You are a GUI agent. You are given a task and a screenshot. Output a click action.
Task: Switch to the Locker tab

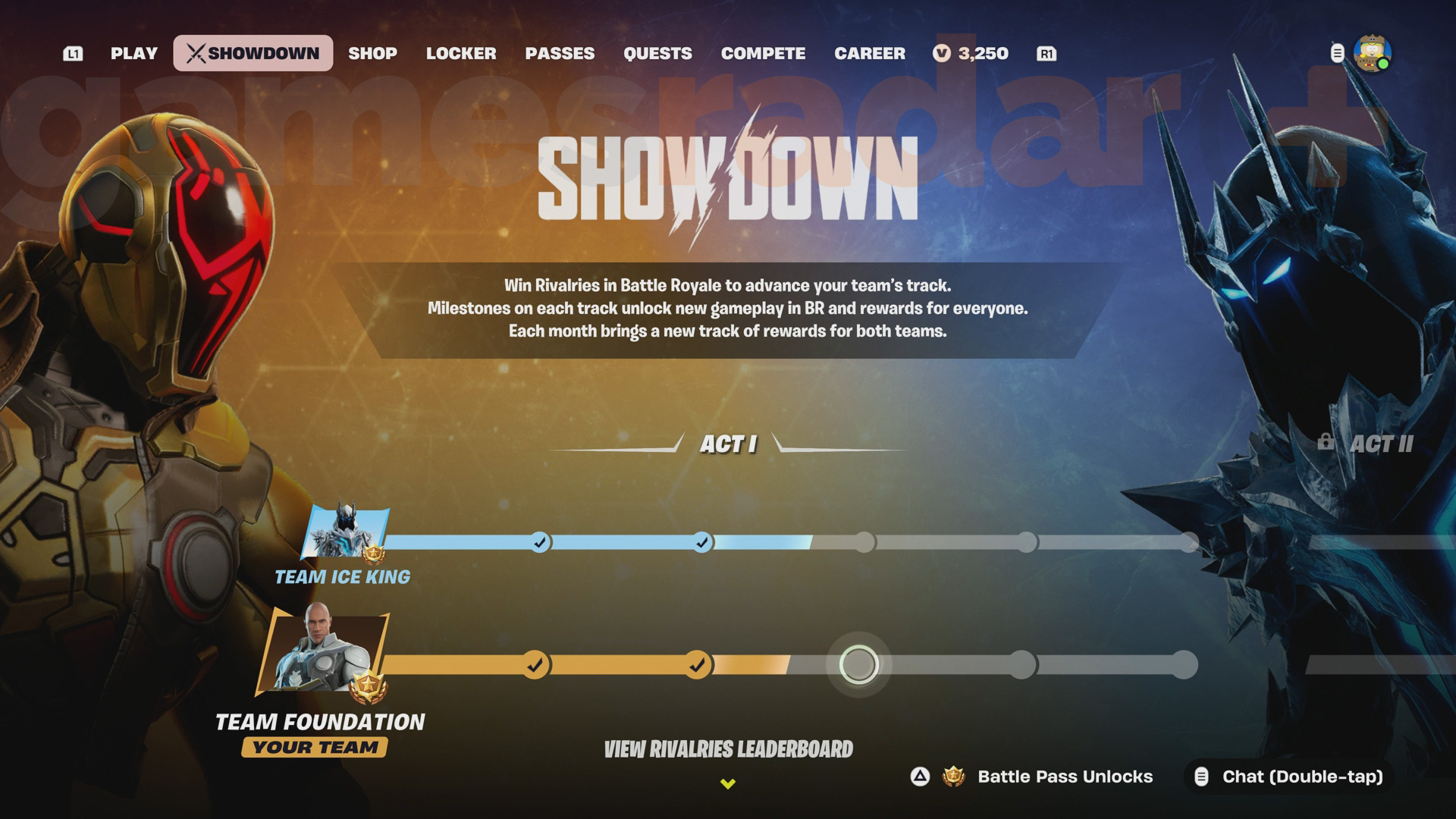pos(462,53)
